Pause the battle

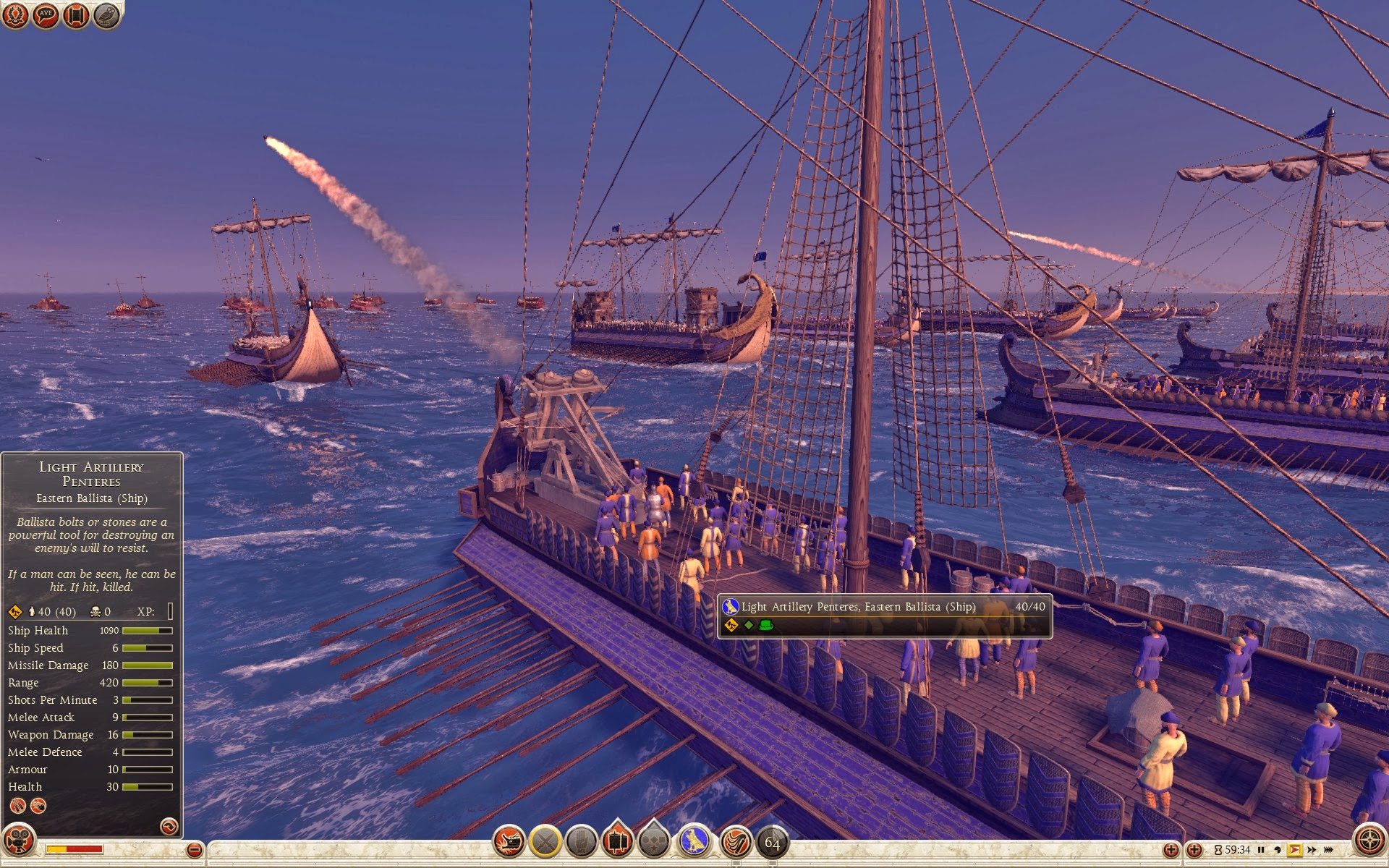click(1261, 850)
